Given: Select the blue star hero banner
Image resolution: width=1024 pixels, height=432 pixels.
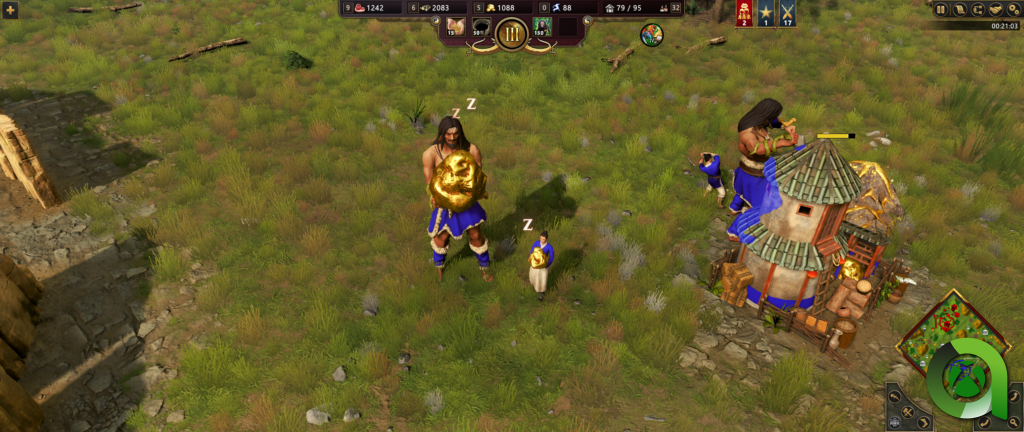Looking at the screenshot, I should (x=765, y=12).
